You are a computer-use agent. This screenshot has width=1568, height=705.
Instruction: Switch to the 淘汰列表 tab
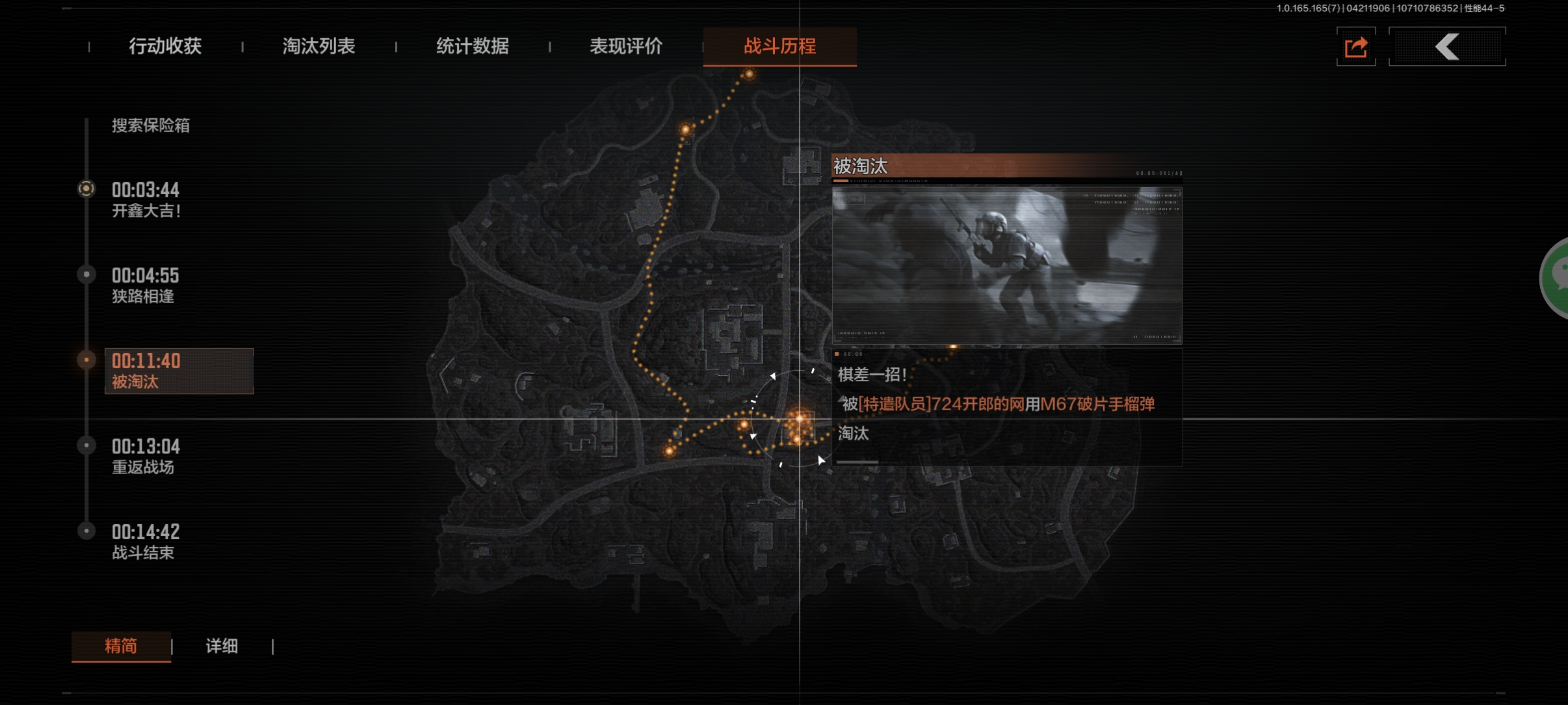(319, 46)
